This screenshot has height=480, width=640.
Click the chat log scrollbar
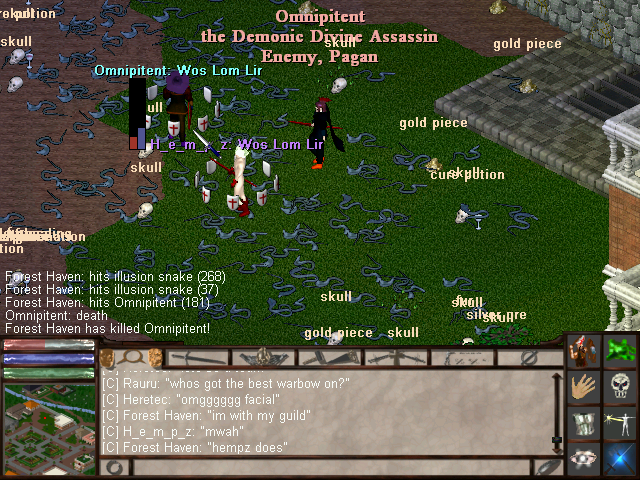click(557, 410)
